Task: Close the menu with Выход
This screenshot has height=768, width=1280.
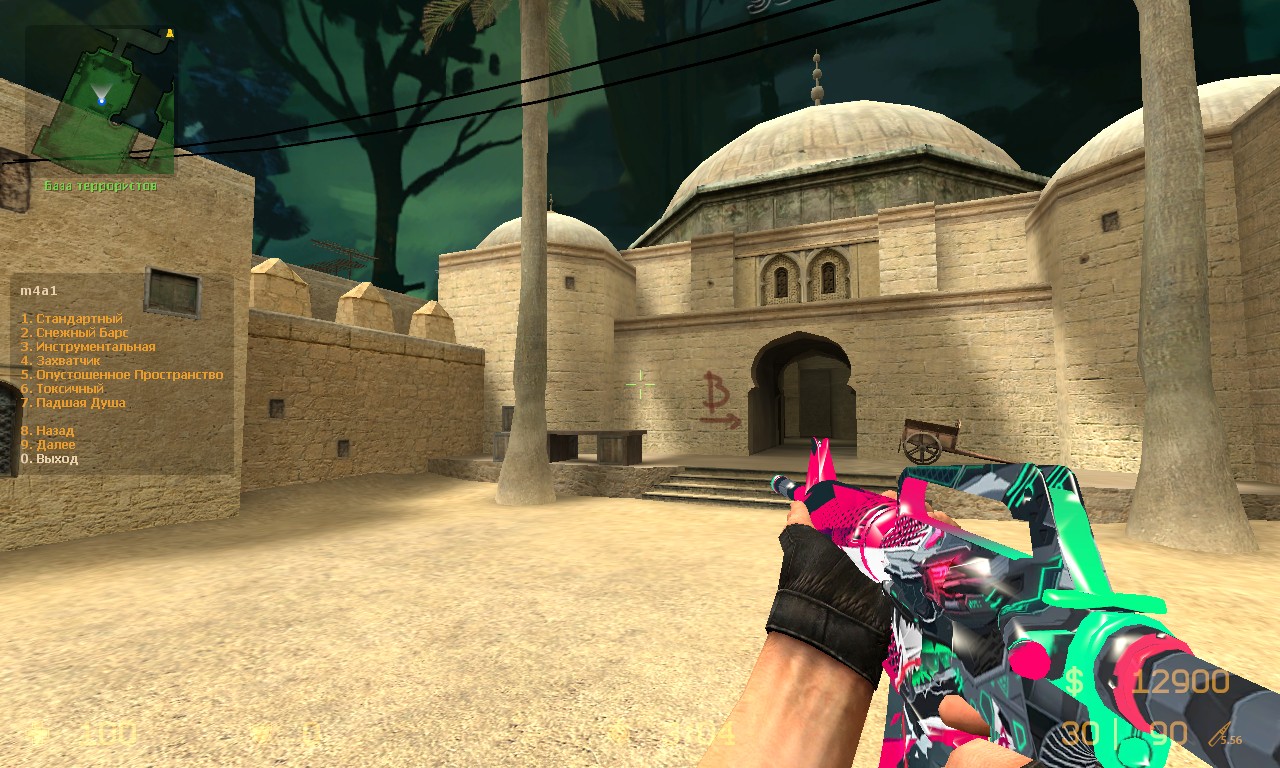Action: pyautogui.click(x=49, y=459)
